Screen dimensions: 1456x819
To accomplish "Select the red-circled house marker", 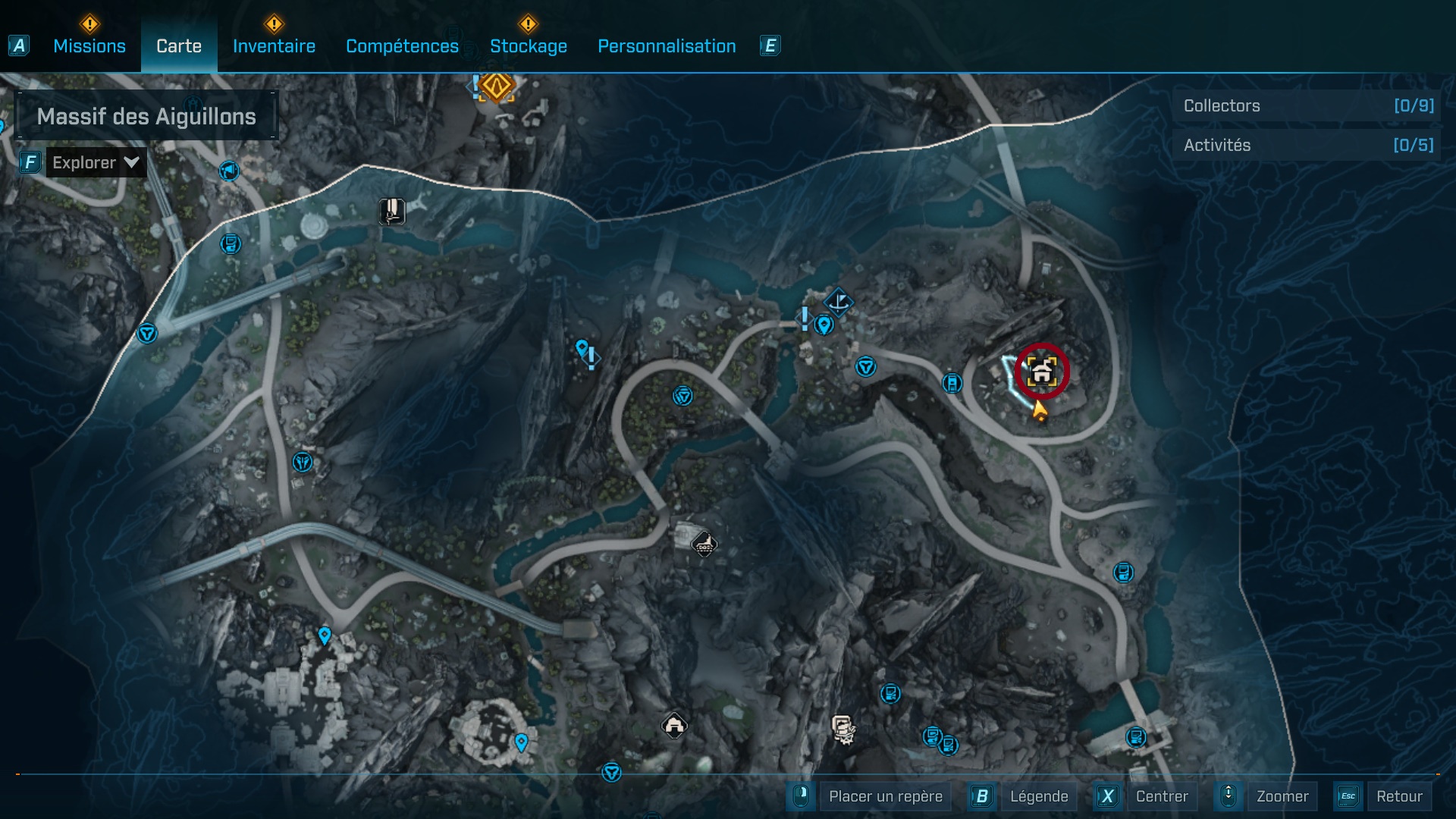I will [x=1042, y=372].
